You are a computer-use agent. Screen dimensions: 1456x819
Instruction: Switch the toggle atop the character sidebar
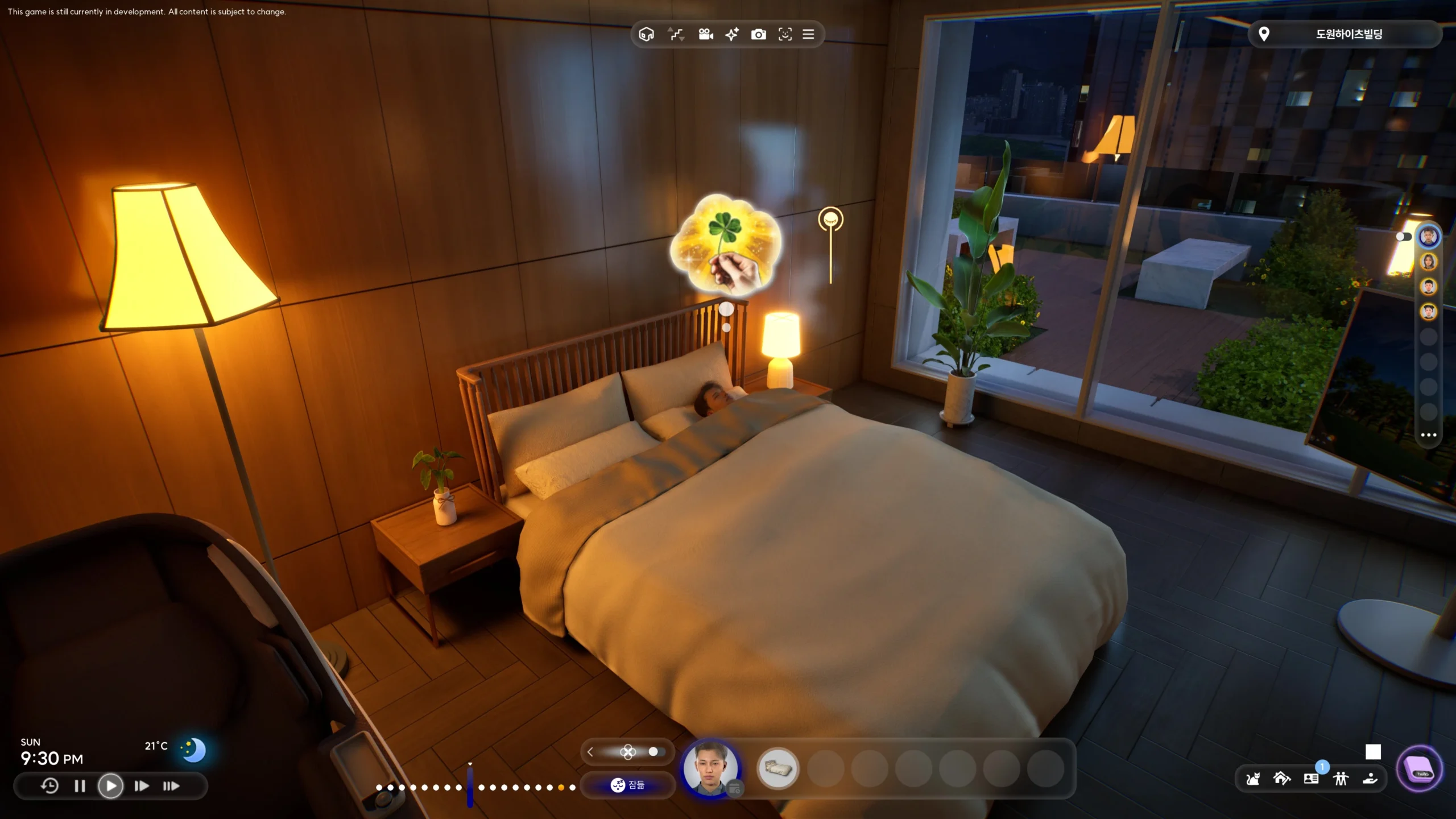click(x=1403, y=236)
